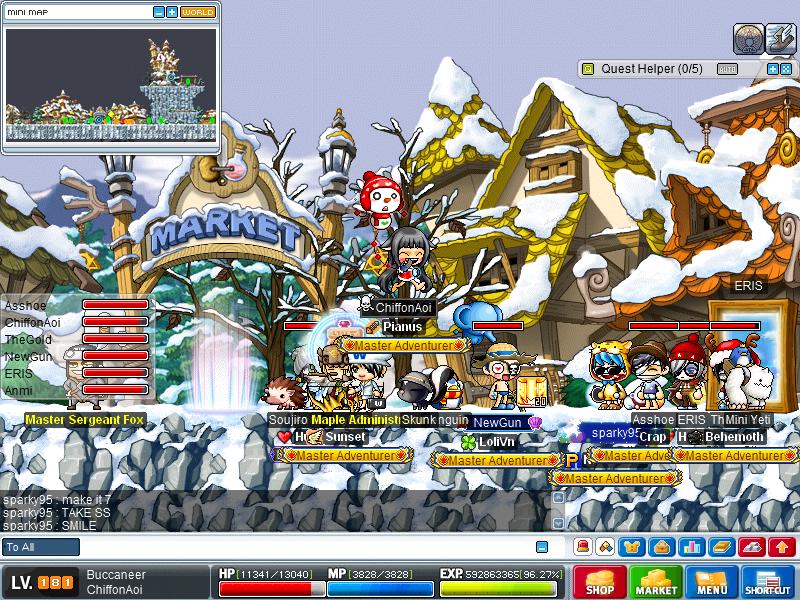
Task: Click the Quest Helper maximize icon
Action: coord(786,69)
